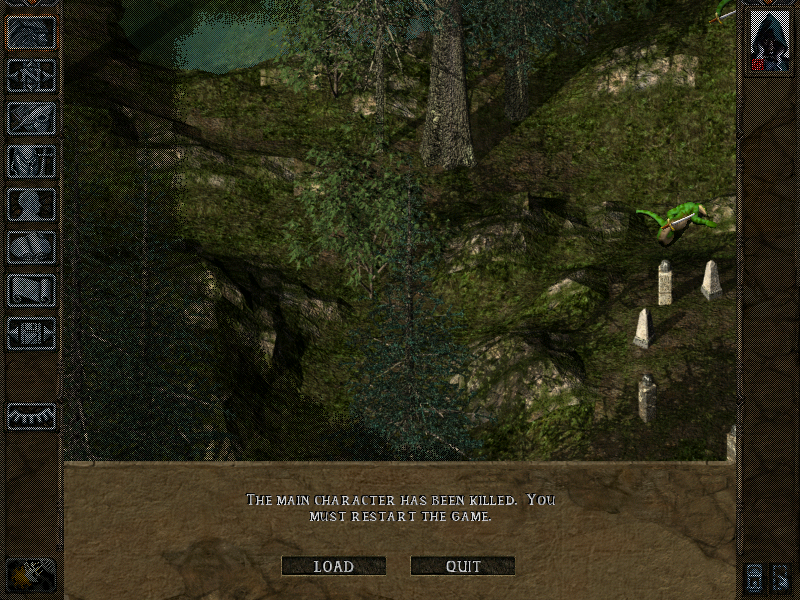The width and height of the screenshot is (800, 600).
Task: Open the options button with side arrows
Action: 31,333
